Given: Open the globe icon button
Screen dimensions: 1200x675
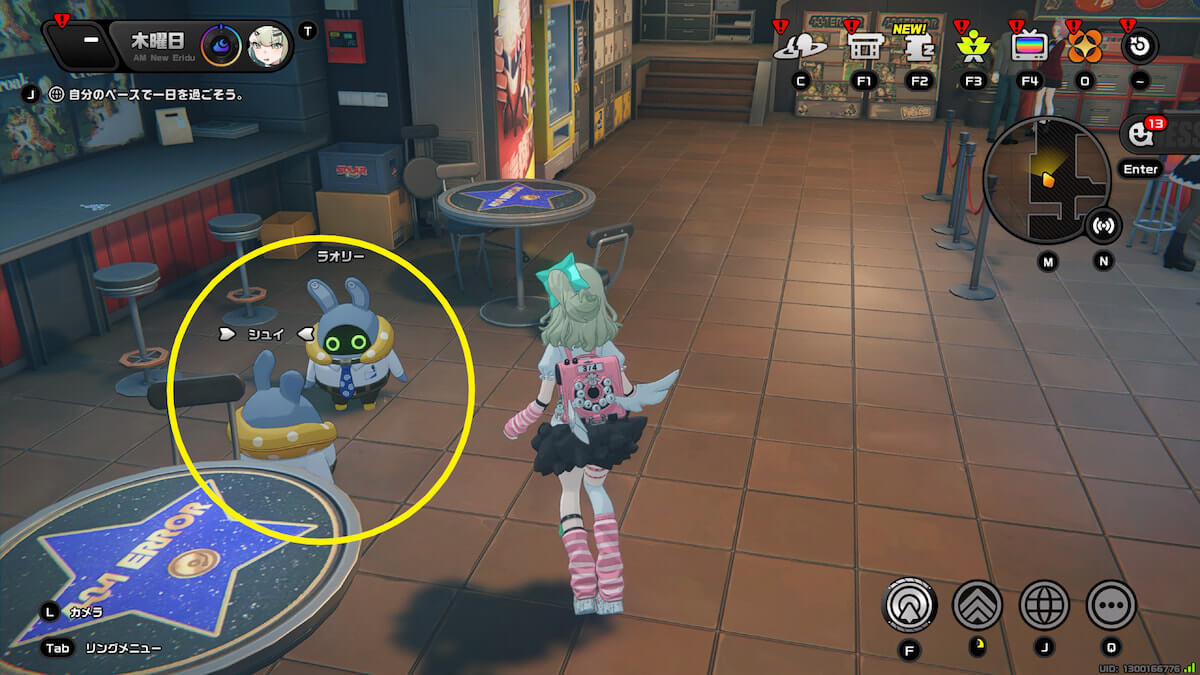Looking at the screenshot, I should (x=1044, y=604).
